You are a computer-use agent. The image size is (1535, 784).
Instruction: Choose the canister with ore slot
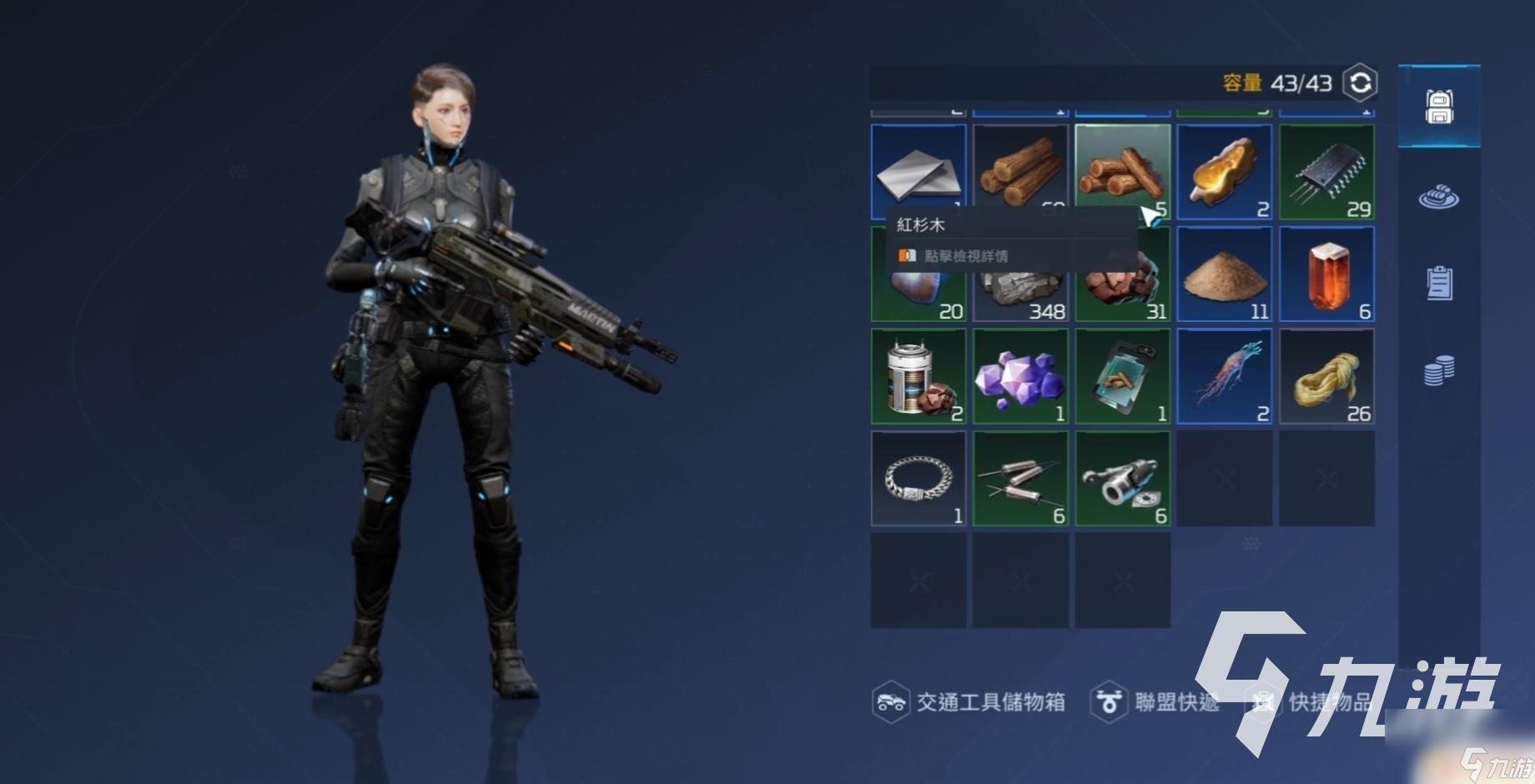(918, 377)
